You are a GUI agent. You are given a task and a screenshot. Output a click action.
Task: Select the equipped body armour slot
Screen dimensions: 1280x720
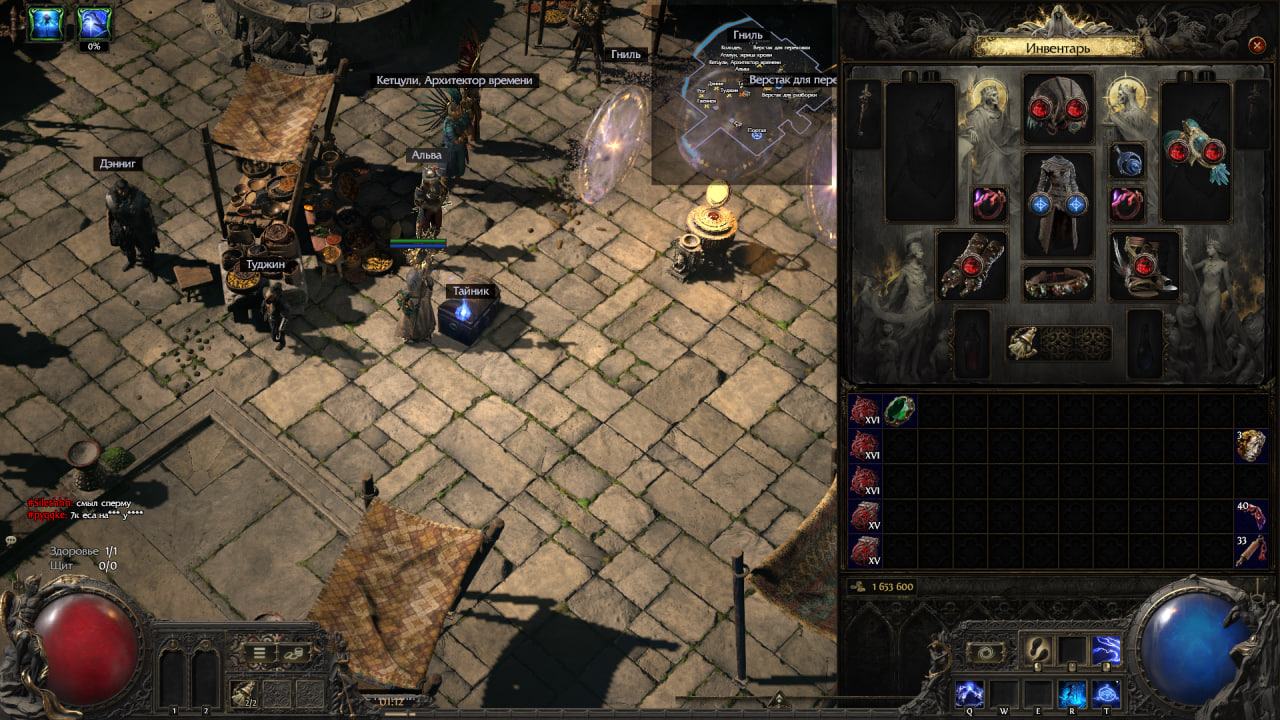(1058, 204)
